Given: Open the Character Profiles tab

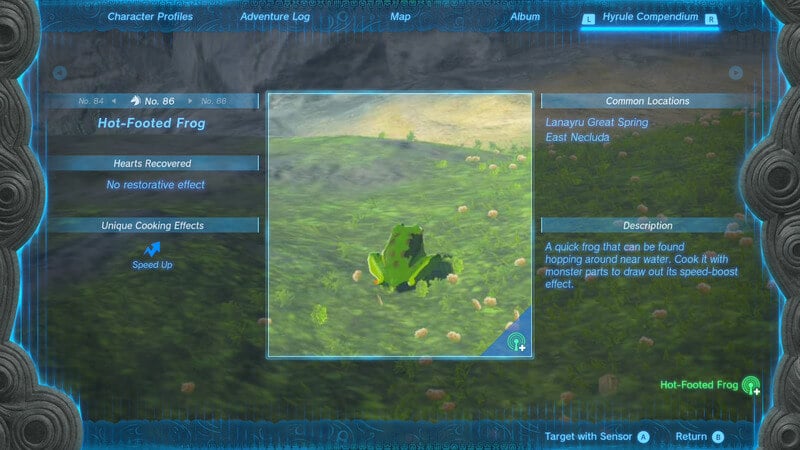Looking at the screenshot, I should click(150, 17).
